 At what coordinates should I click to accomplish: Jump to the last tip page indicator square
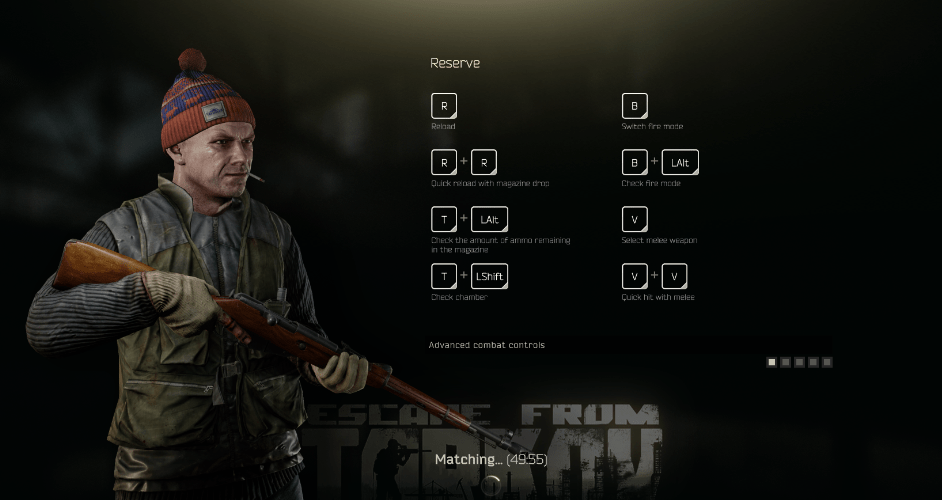[x=827, y=362]
